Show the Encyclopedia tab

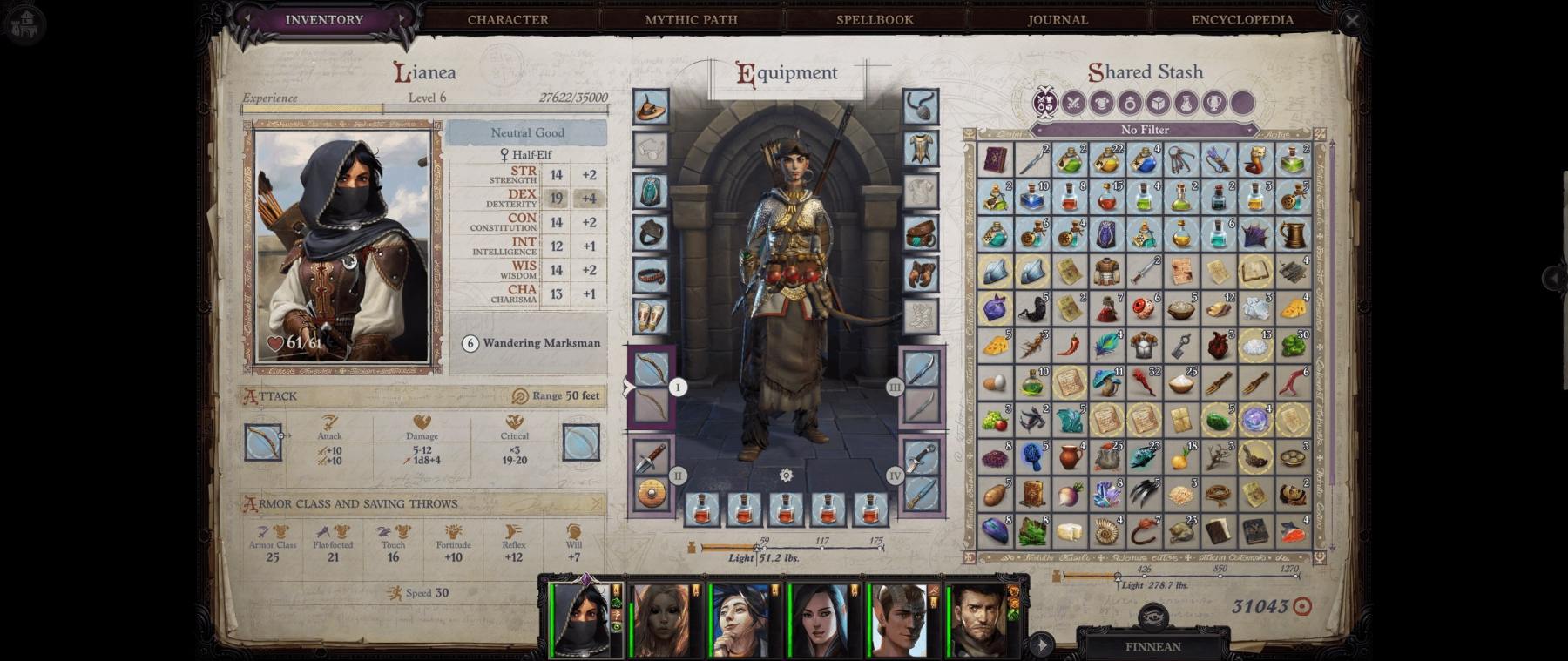point(1242,19)
